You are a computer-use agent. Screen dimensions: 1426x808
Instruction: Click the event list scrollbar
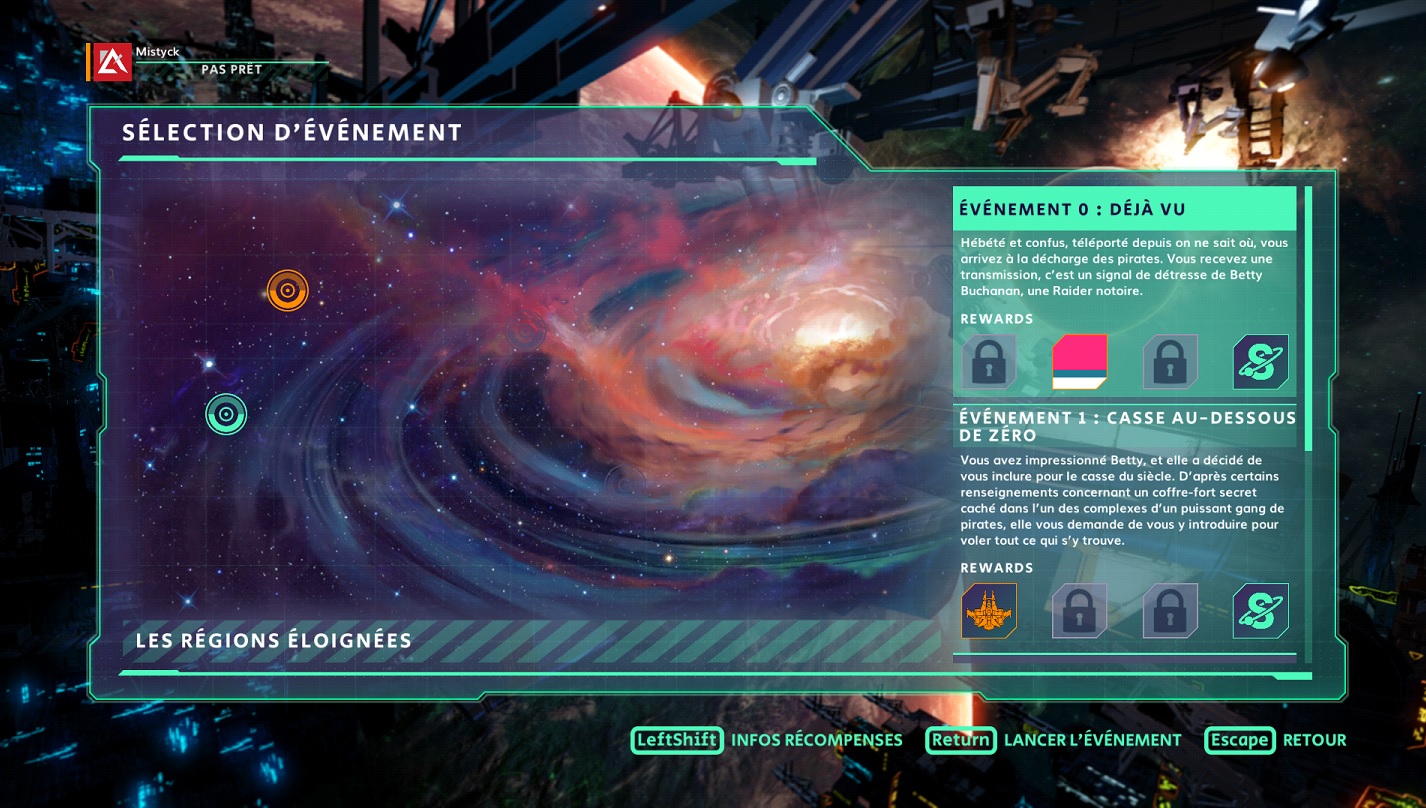[x=1308, y=318]
